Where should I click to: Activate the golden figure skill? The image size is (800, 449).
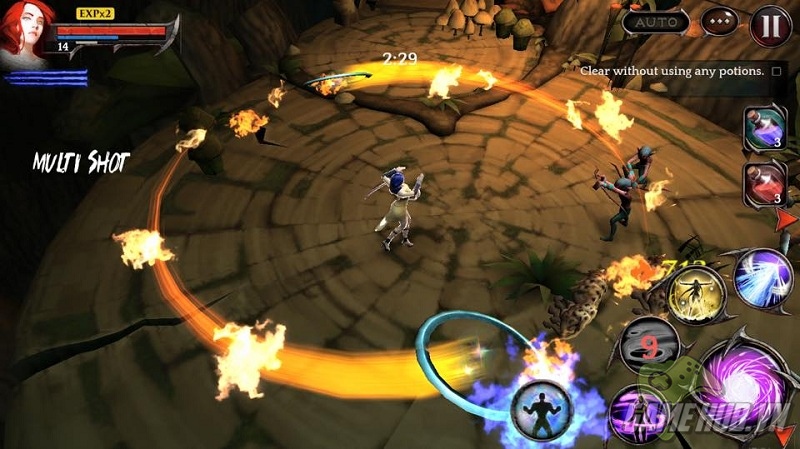[696, 295]
